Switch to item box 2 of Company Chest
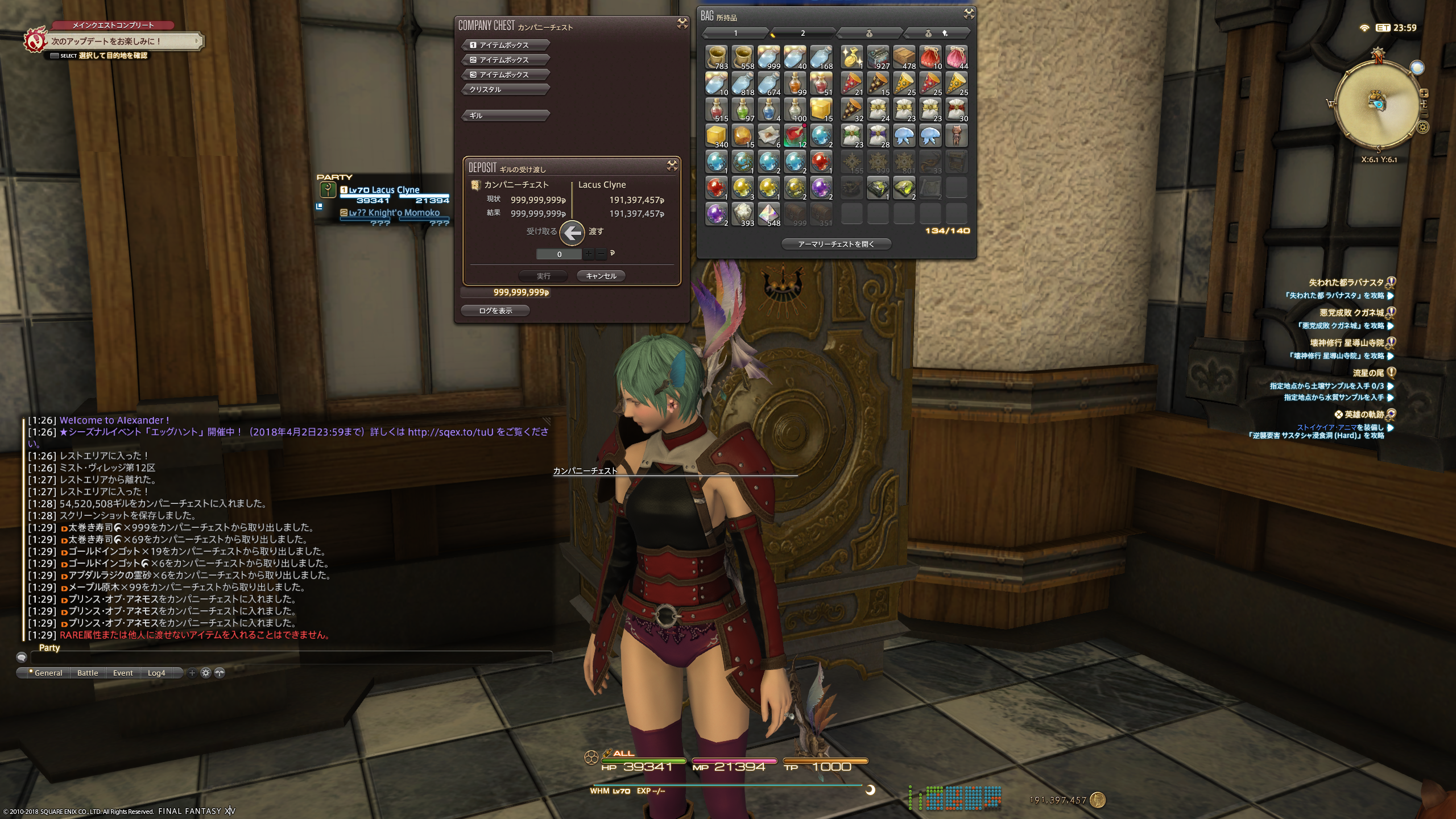Image resolution: width=1456 pixels, height=819 pixels. coord(505,60)
